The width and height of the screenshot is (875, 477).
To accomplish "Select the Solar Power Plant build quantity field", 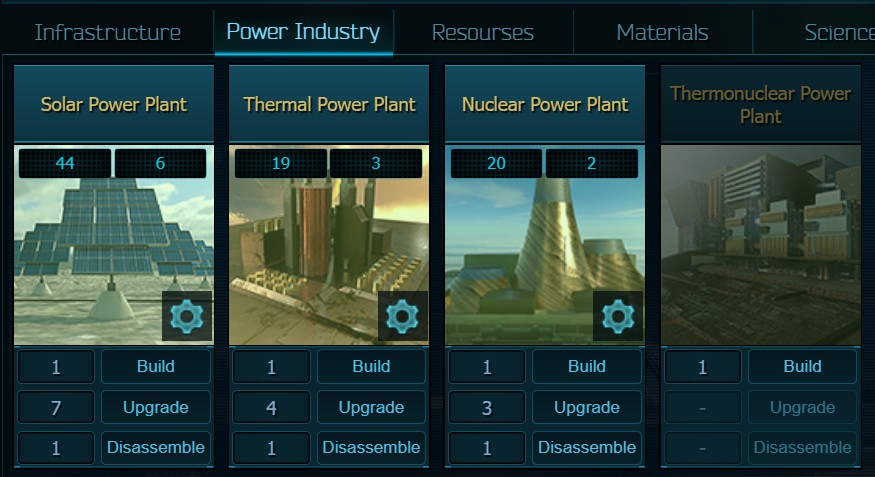I will point(56,367).
